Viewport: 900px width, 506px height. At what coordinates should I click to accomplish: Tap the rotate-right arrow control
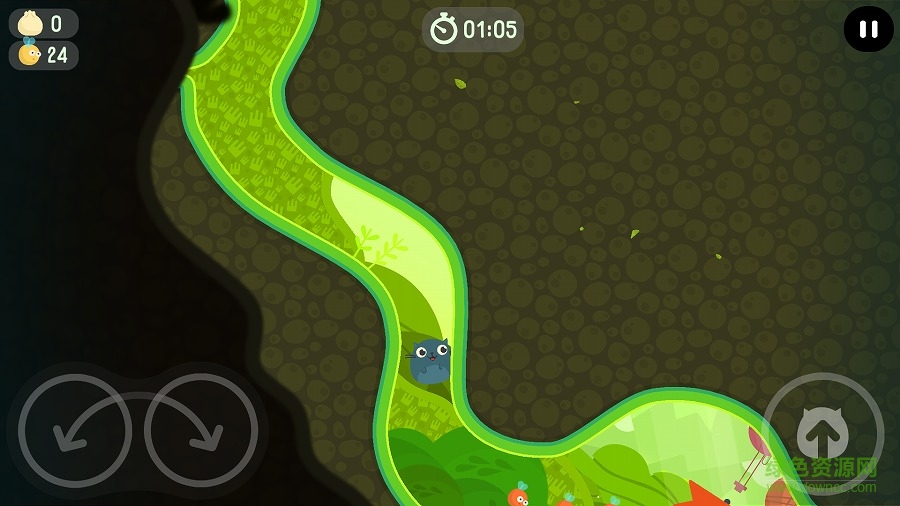(201, 430)
